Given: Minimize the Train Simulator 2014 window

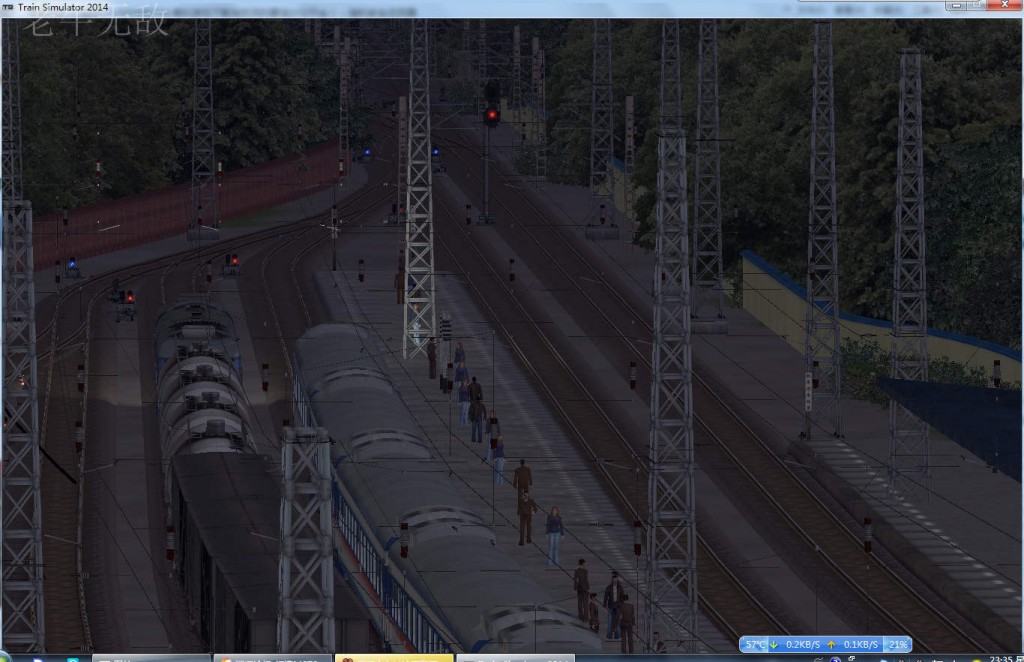Looking at the screenshot, I should [x=954, y=6].
